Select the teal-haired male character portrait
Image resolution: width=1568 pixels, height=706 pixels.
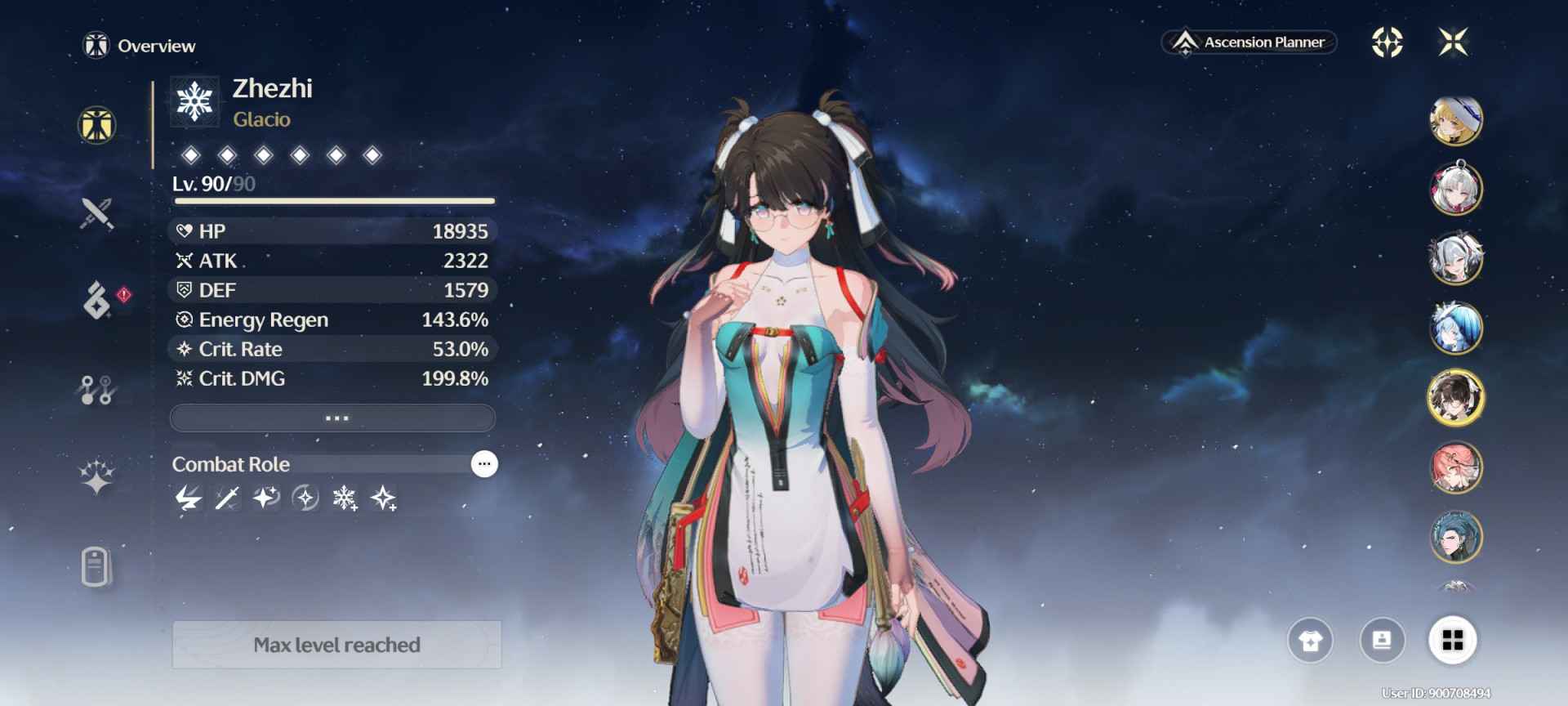[1455, 537]
